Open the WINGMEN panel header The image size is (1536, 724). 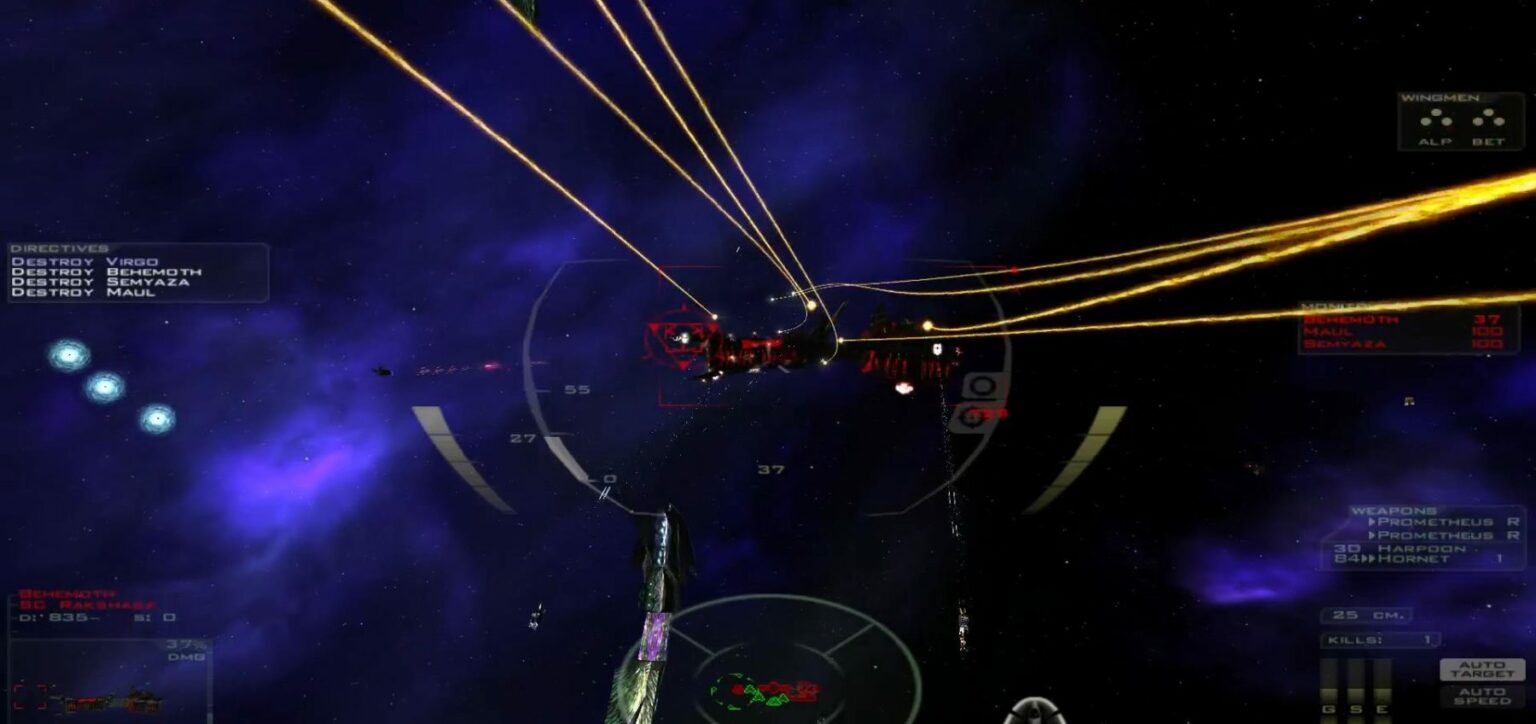tap(1438, 97)
